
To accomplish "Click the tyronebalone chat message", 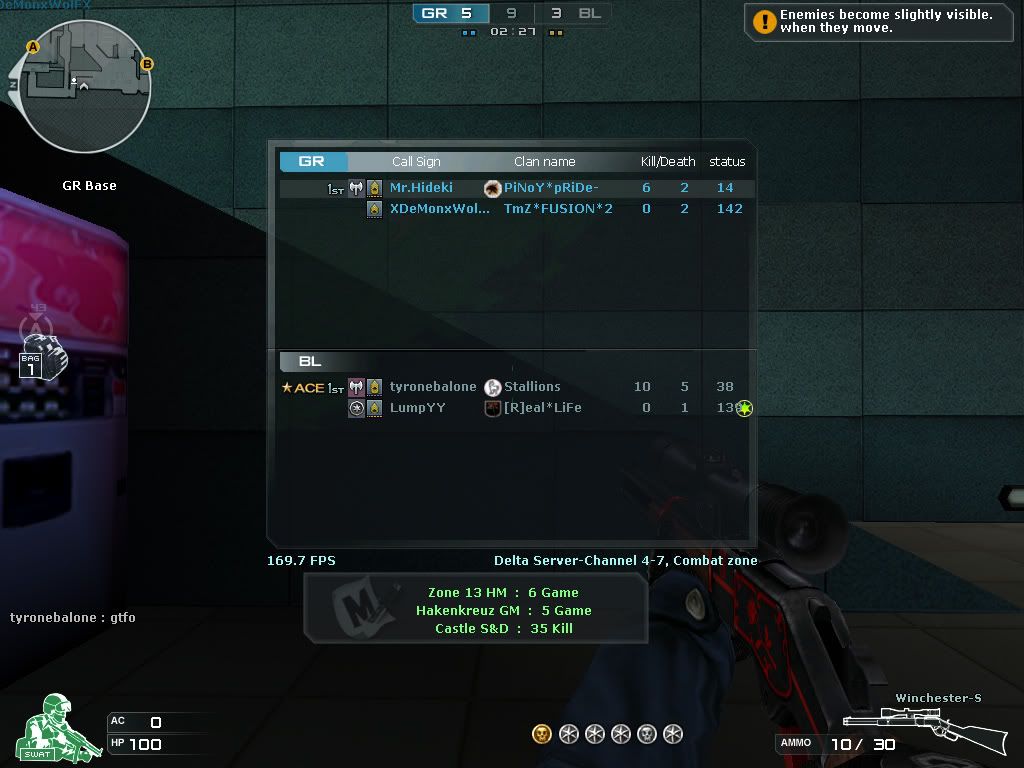I will 73,617.
